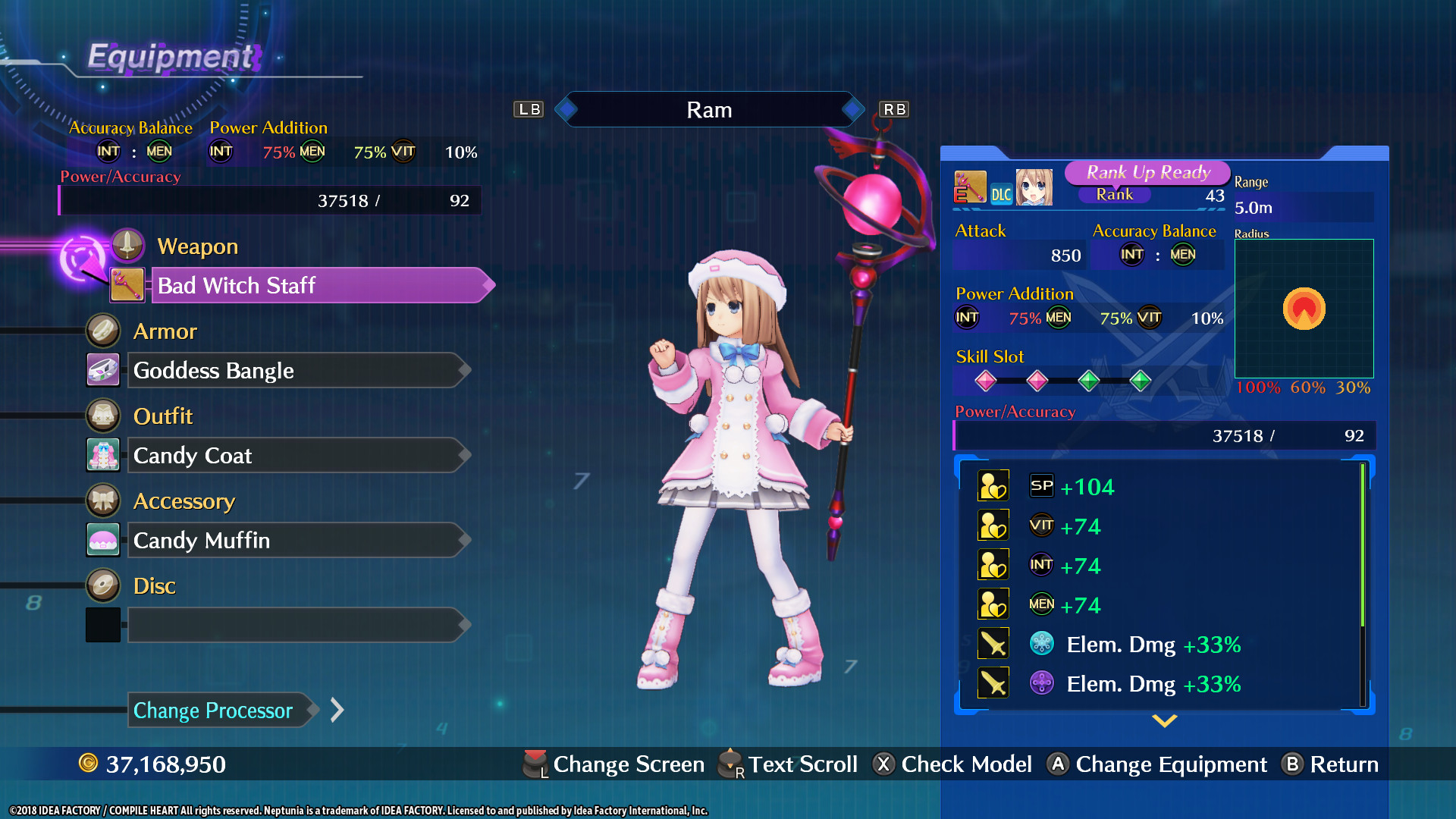The width and height of the screenshot is (1456, 819).
Task: Select the Accessory ribbon icon
Action: click(103, 500)
